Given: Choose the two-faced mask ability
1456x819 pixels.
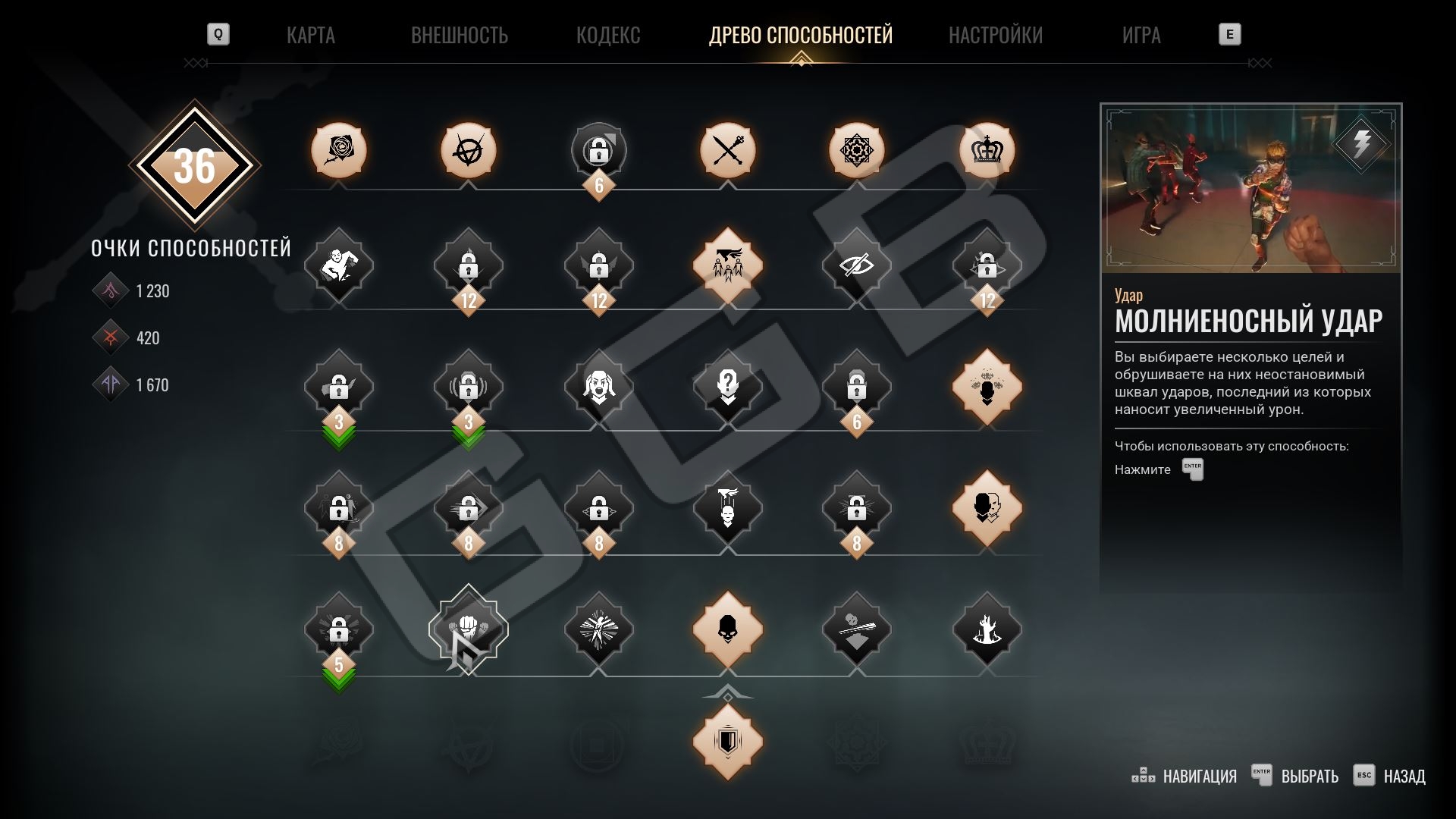Looking at the screenshot, I should 987,508.
